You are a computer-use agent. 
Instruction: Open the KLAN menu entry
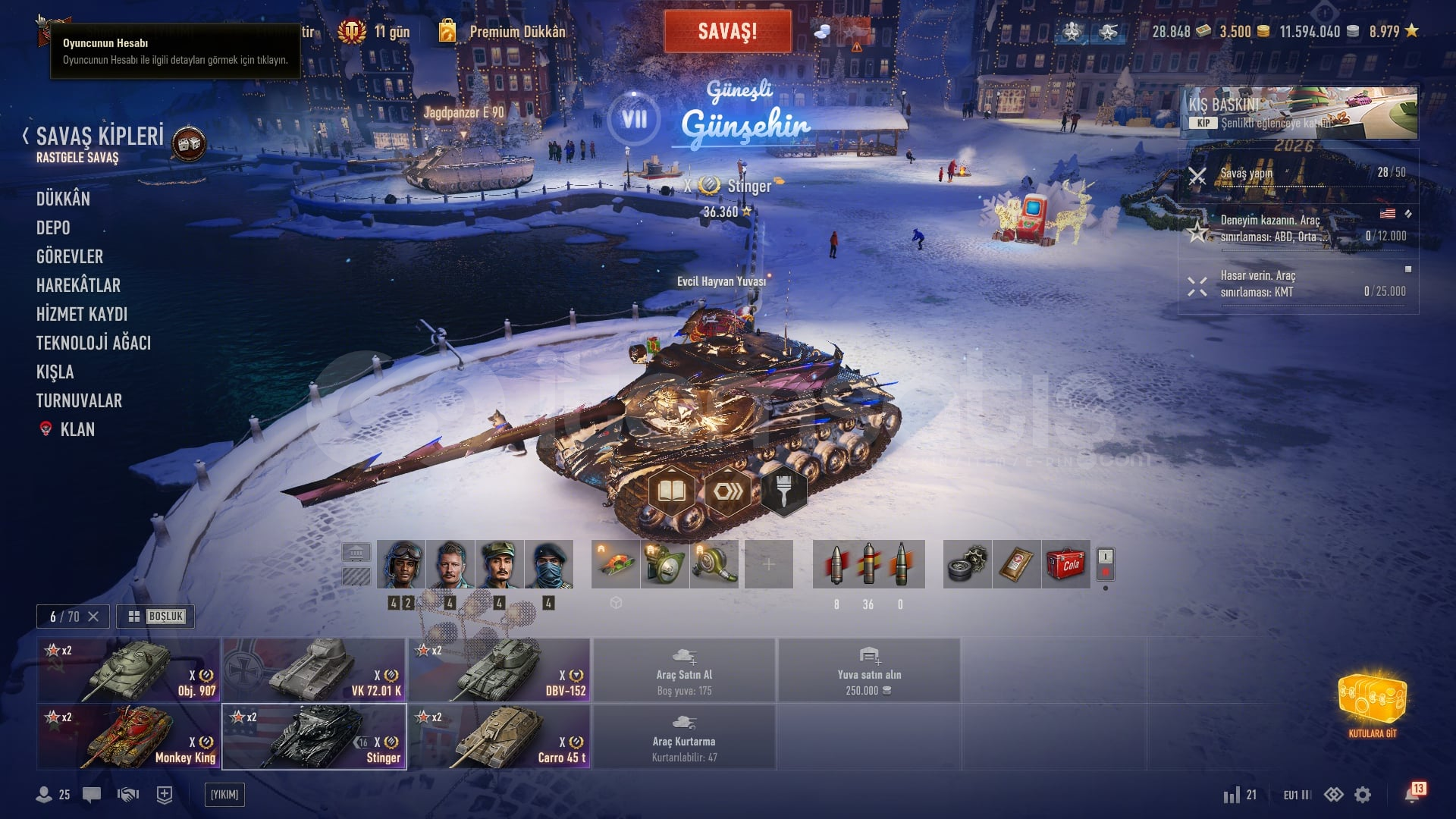click(x=77, y=429)
